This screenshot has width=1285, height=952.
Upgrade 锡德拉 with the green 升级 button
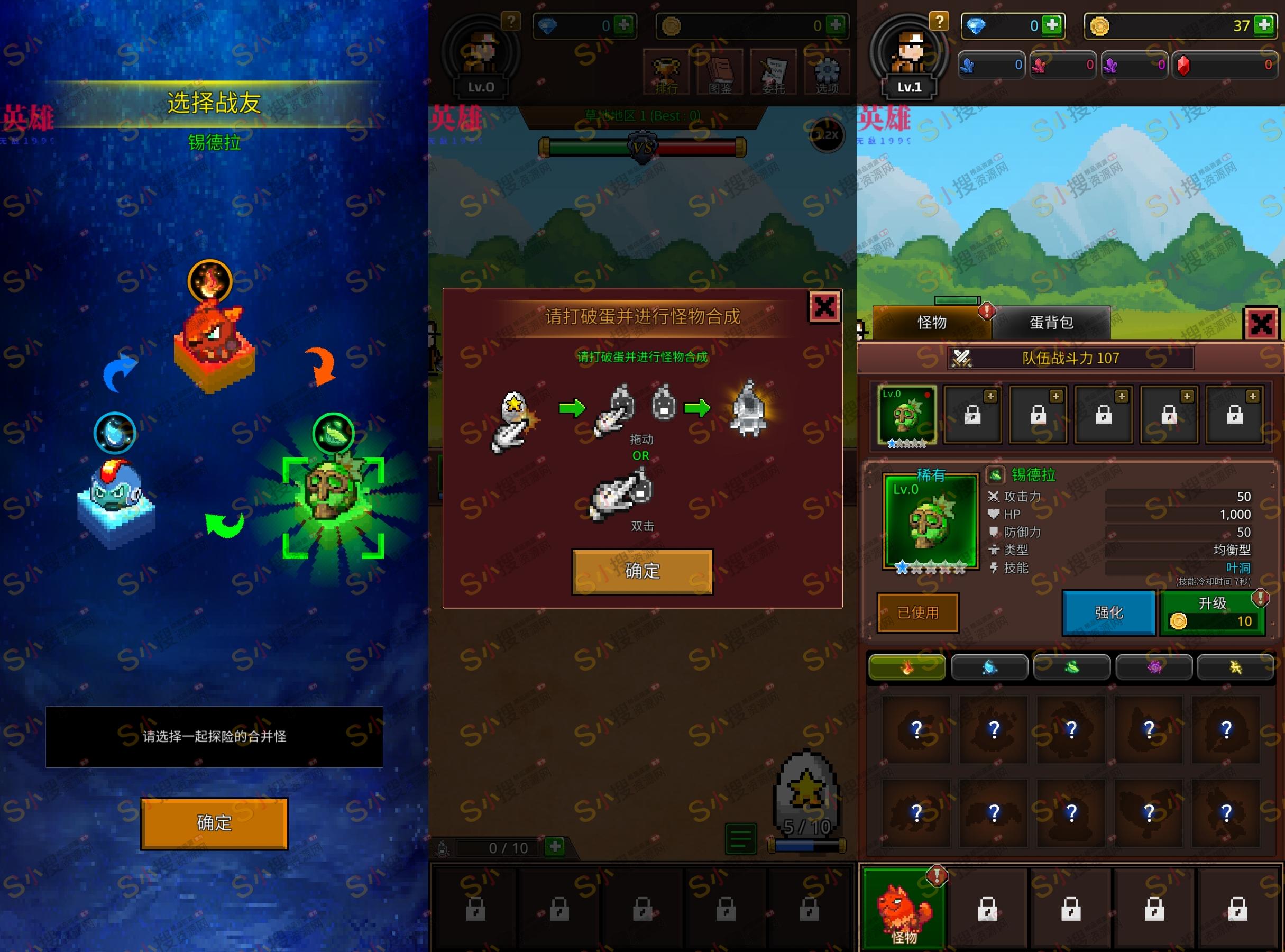tap(1212, 612)
